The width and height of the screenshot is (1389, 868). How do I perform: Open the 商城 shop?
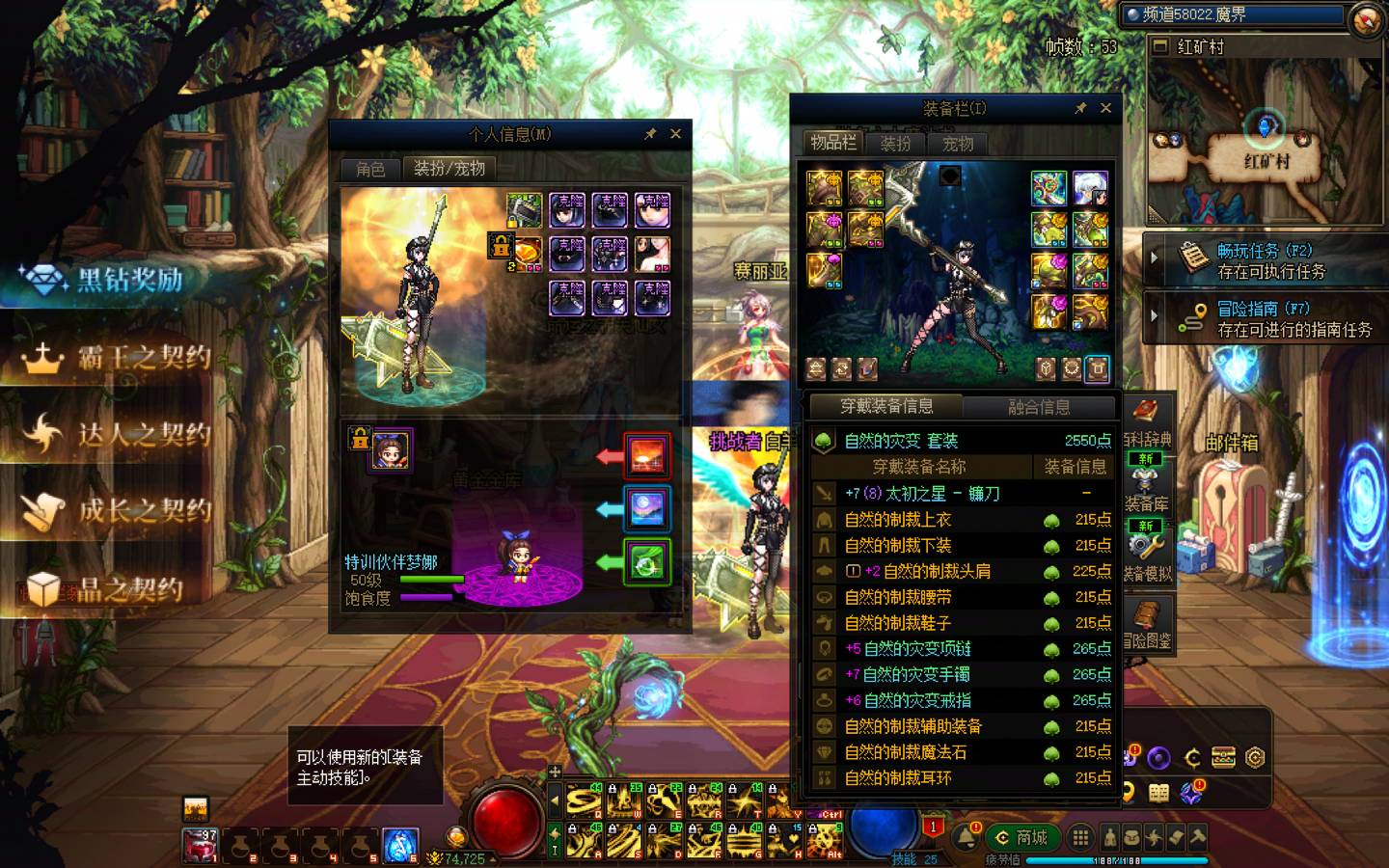pos(1022,837)
